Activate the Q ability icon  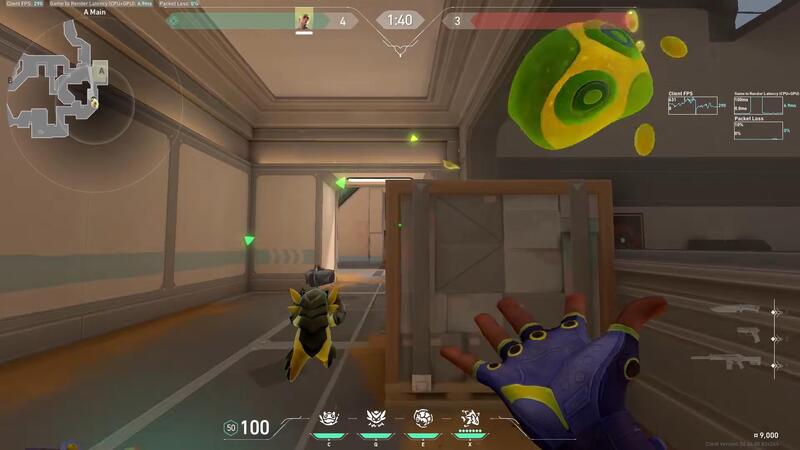[x=376, y=419]
